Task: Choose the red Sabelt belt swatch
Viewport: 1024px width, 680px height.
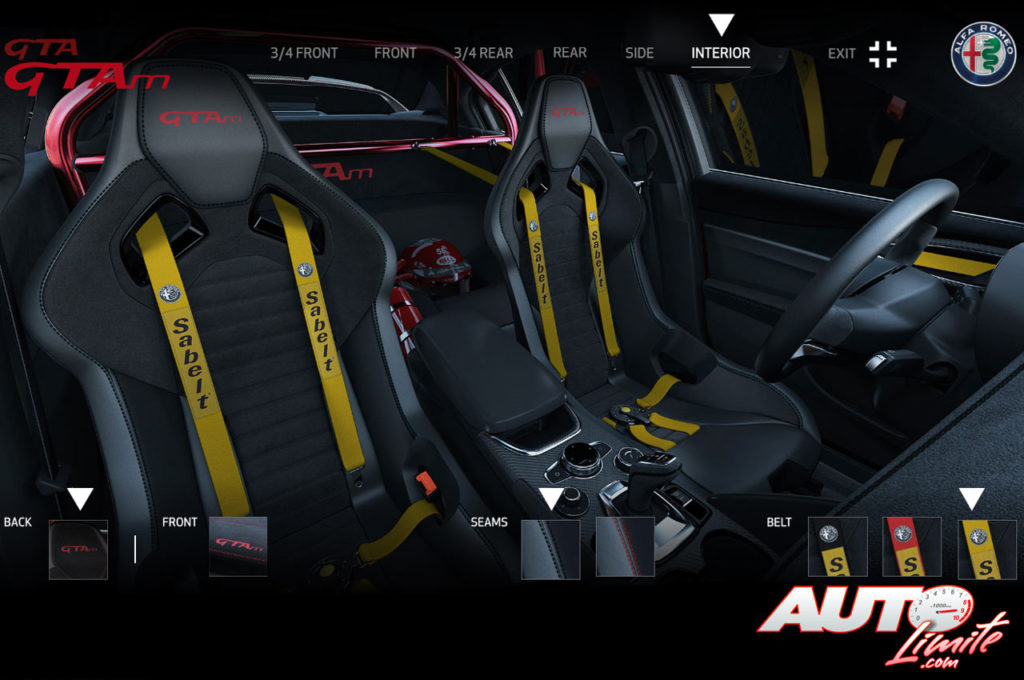Action: pos(912,547)
